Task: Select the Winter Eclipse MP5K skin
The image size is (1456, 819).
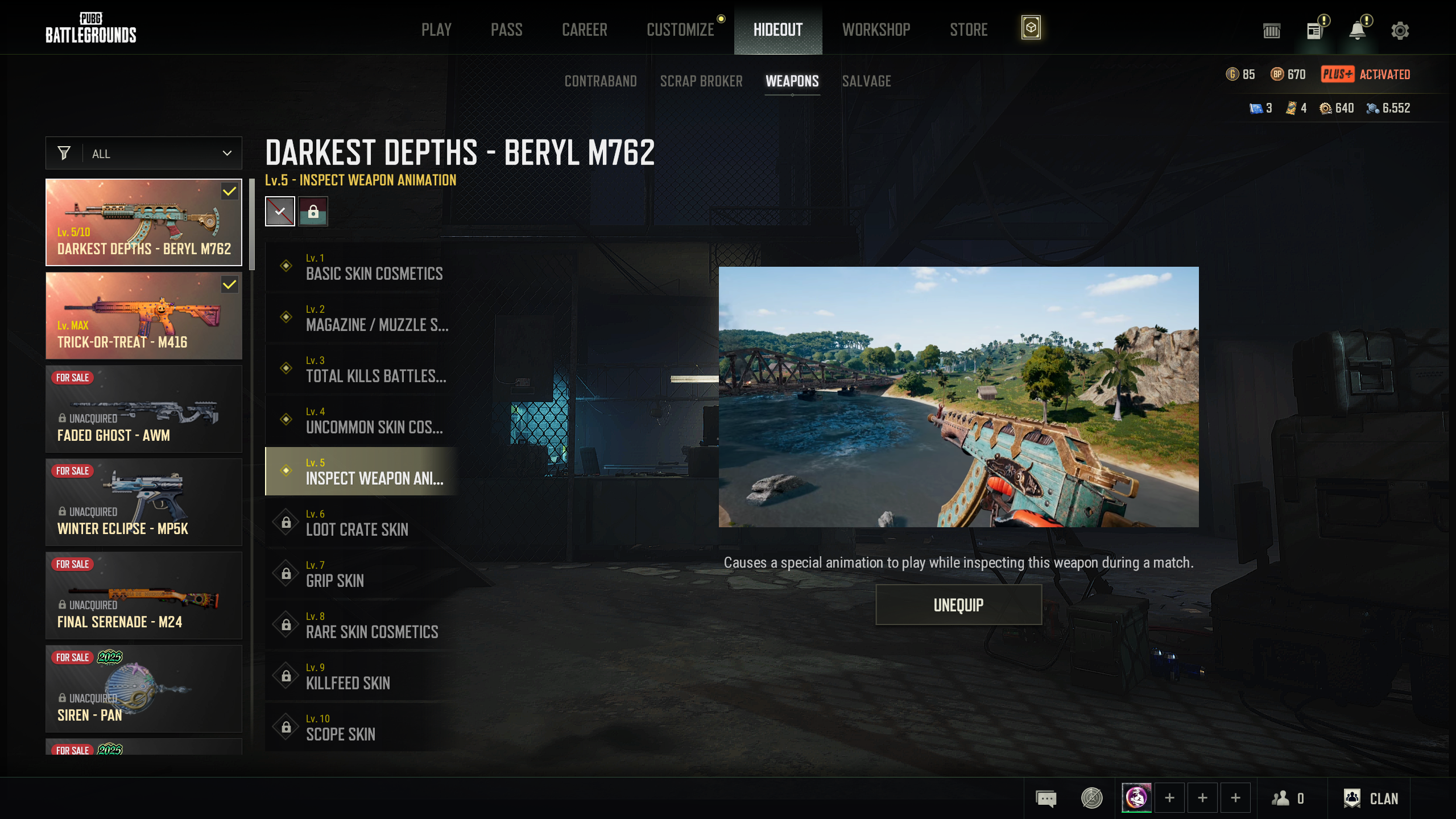Action: click(x=144, y=502)
